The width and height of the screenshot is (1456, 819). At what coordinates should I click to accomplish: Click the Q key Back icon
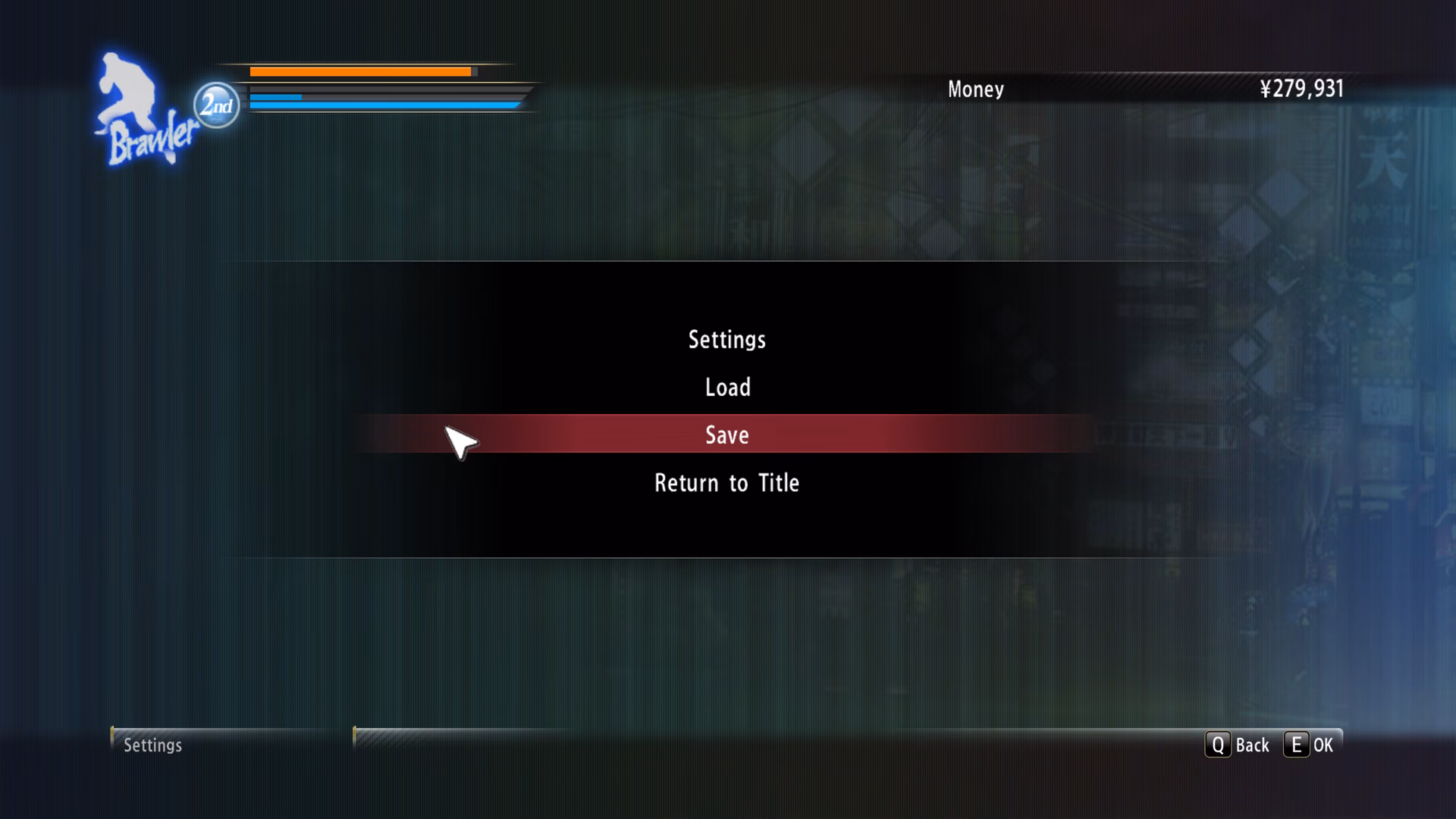coord(1219,745)
